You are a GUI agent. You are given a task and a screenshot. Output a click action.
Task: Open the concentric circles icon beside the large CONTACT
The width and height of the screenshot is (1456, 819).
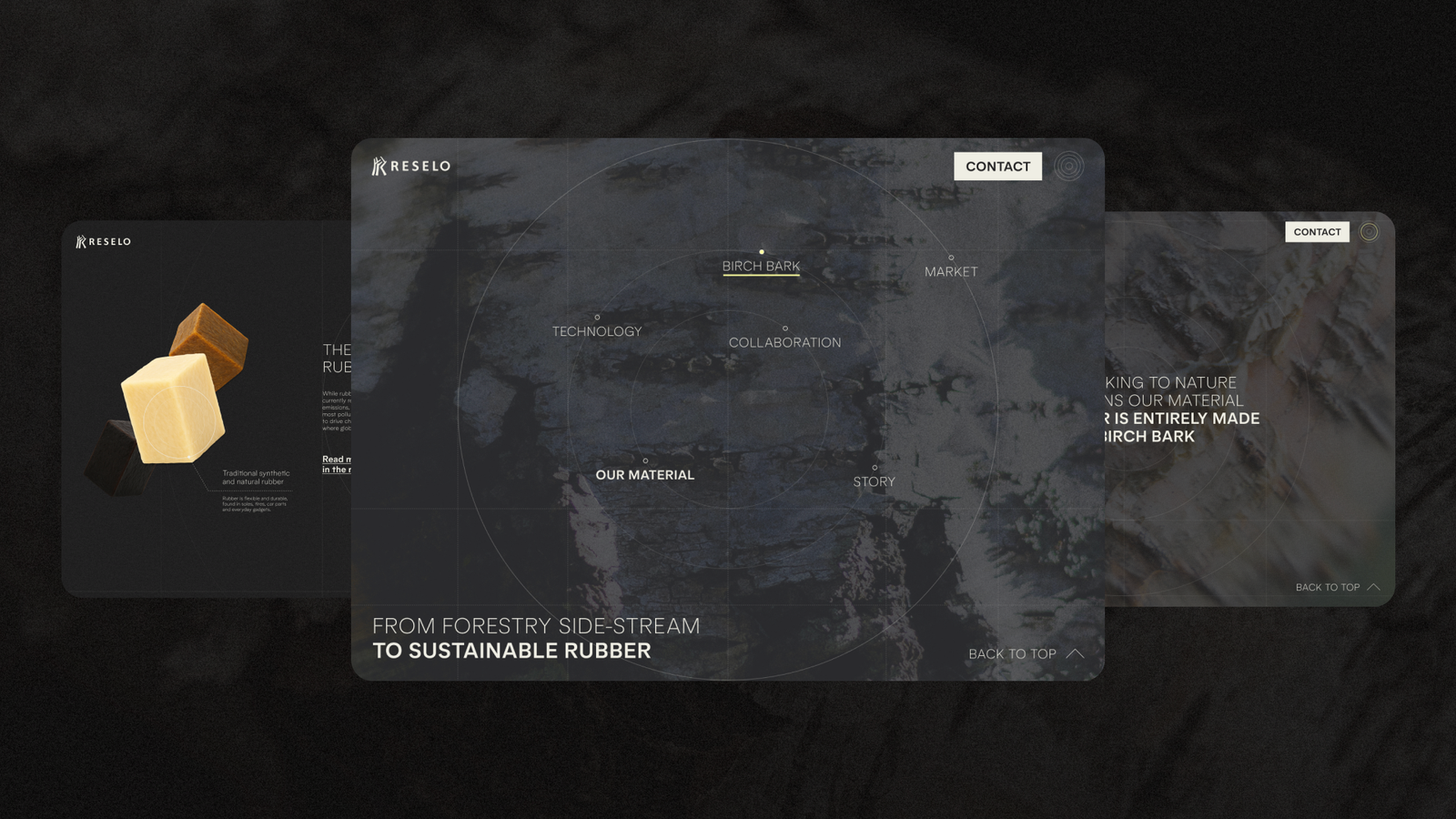coord(1069,167)
